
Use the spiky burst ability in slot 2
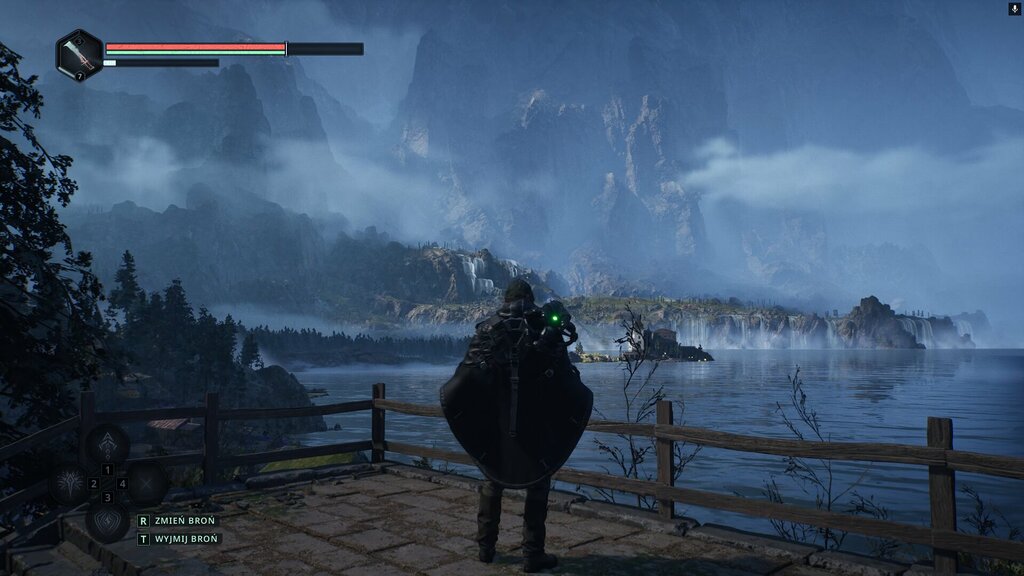click(x=71, y=484)
